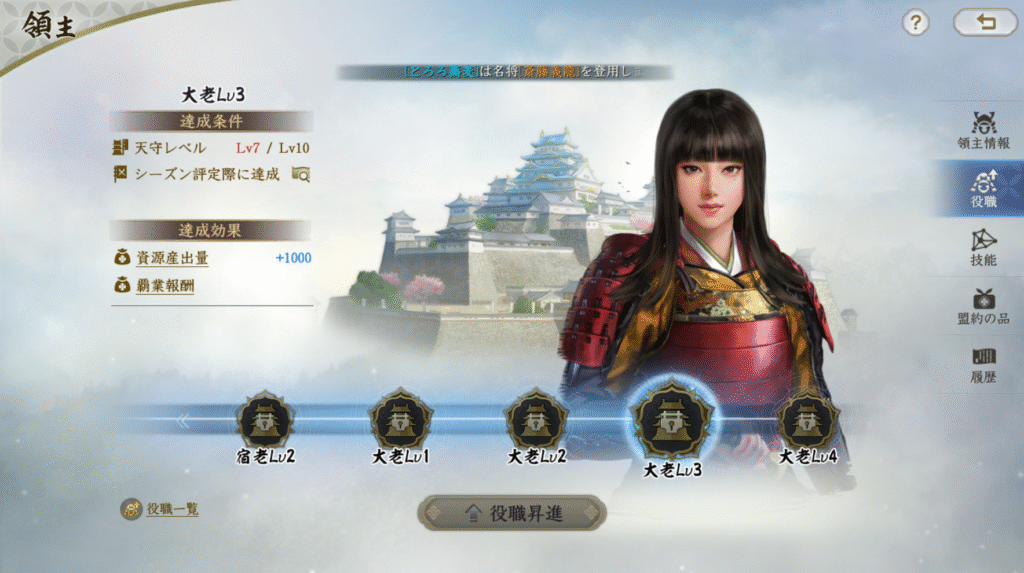
Task: Inspect the season rating magnifier icon
Action: pyautogui.click(x=300, y=174)
